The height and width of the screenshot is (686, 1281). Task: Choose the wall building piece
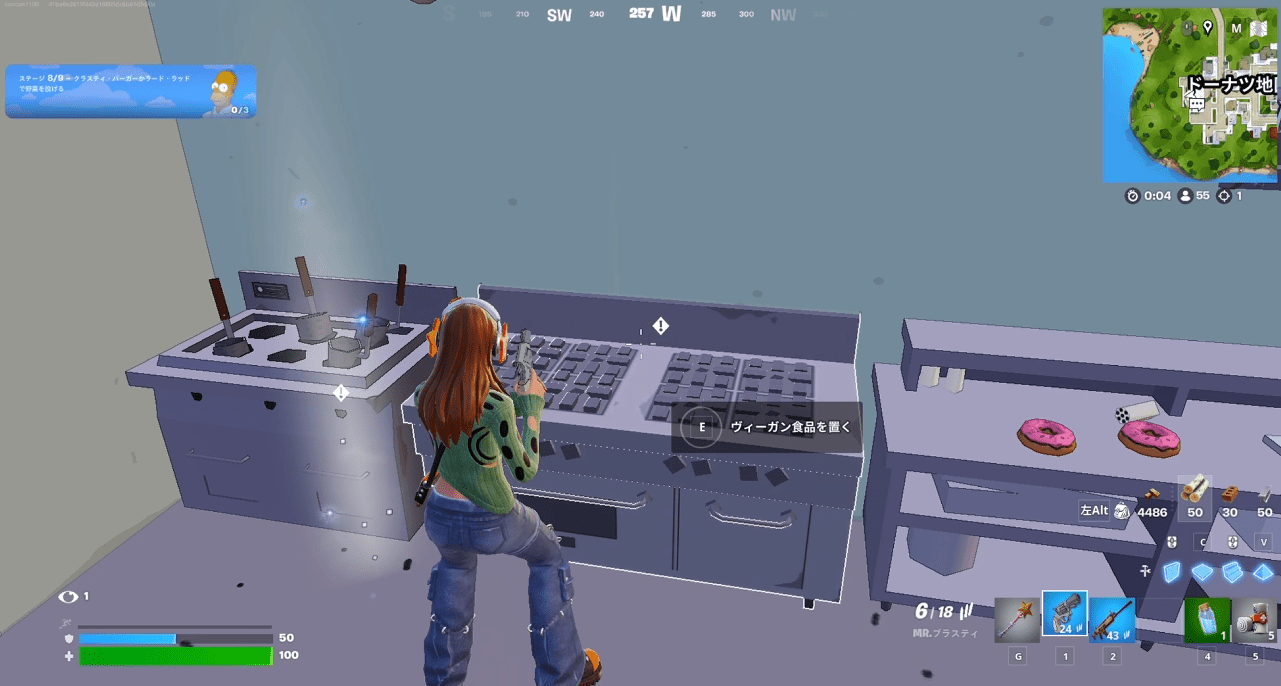point(1172,572)
